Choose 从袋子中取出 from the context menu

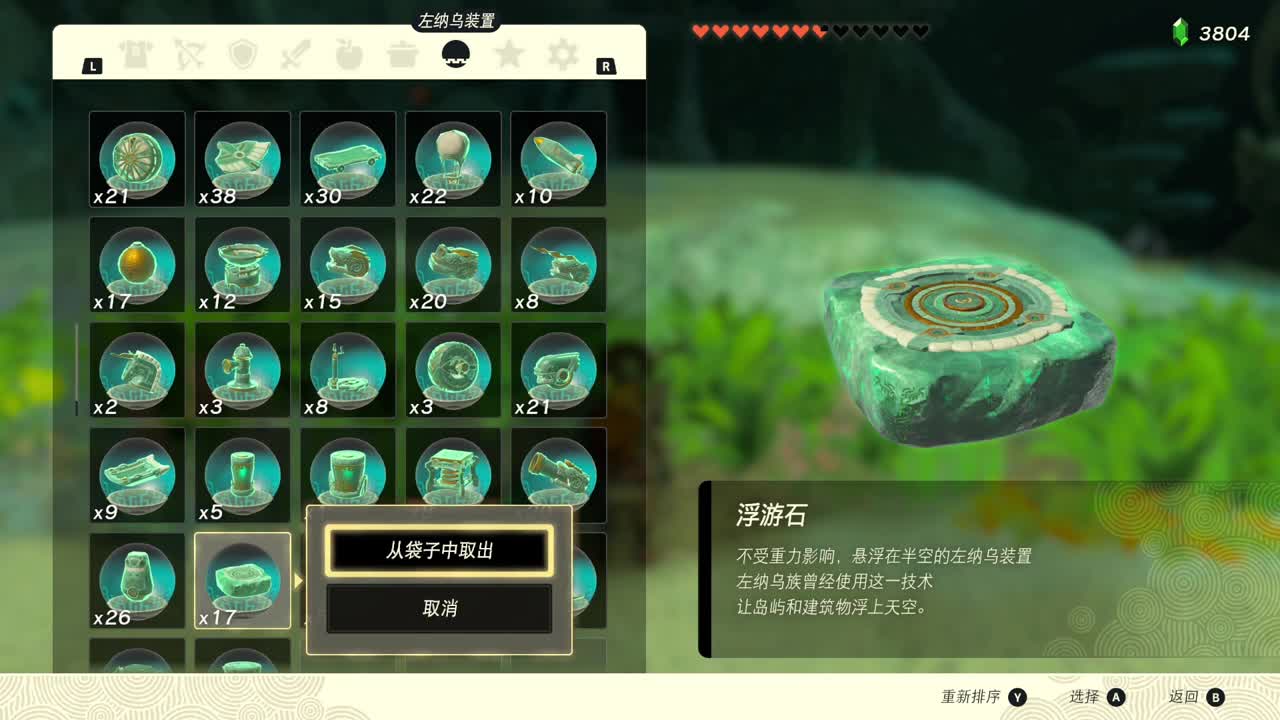(x=438, y=551)
